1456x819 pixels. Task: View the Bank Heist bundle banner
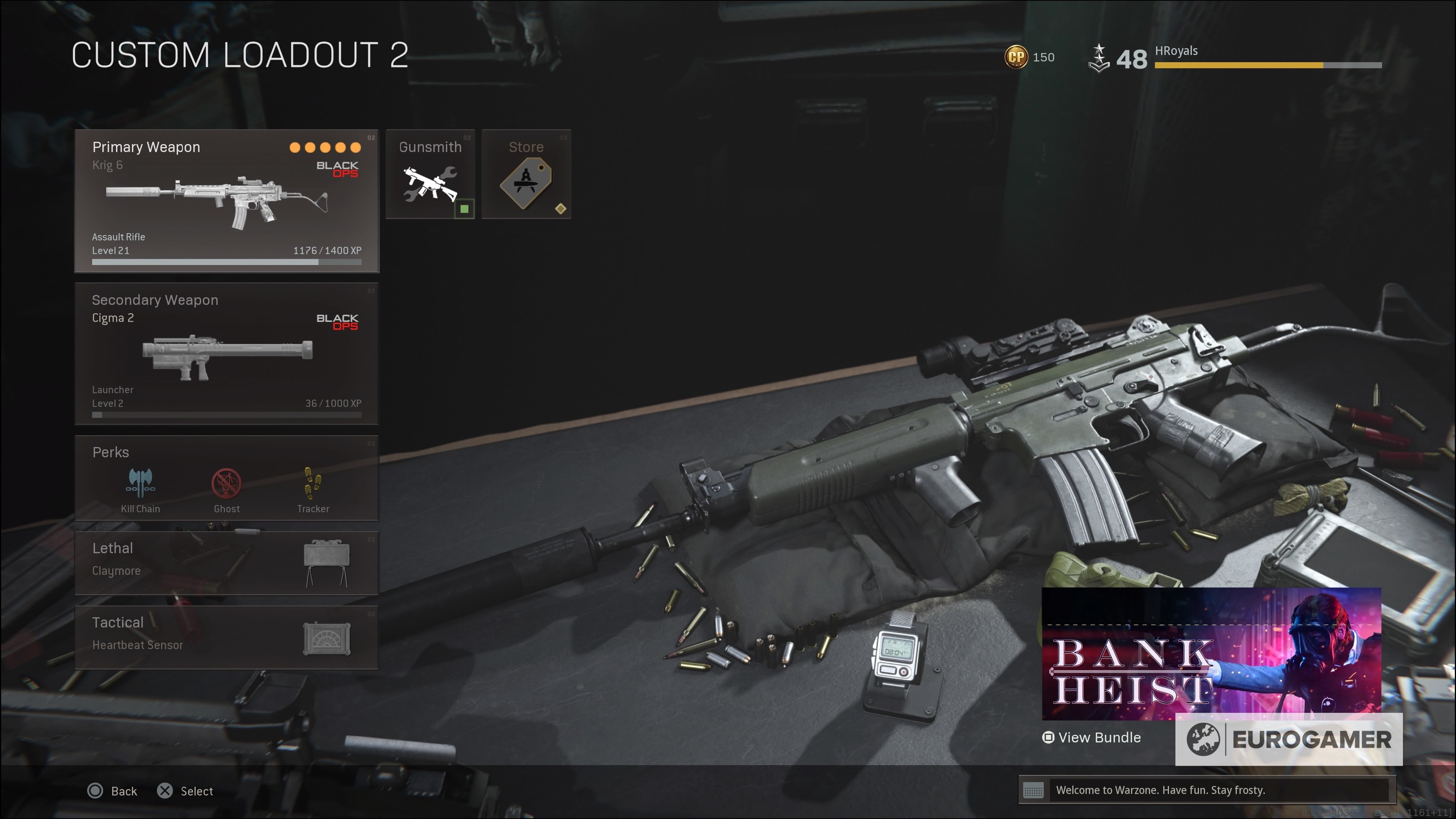click(1211, 654)
